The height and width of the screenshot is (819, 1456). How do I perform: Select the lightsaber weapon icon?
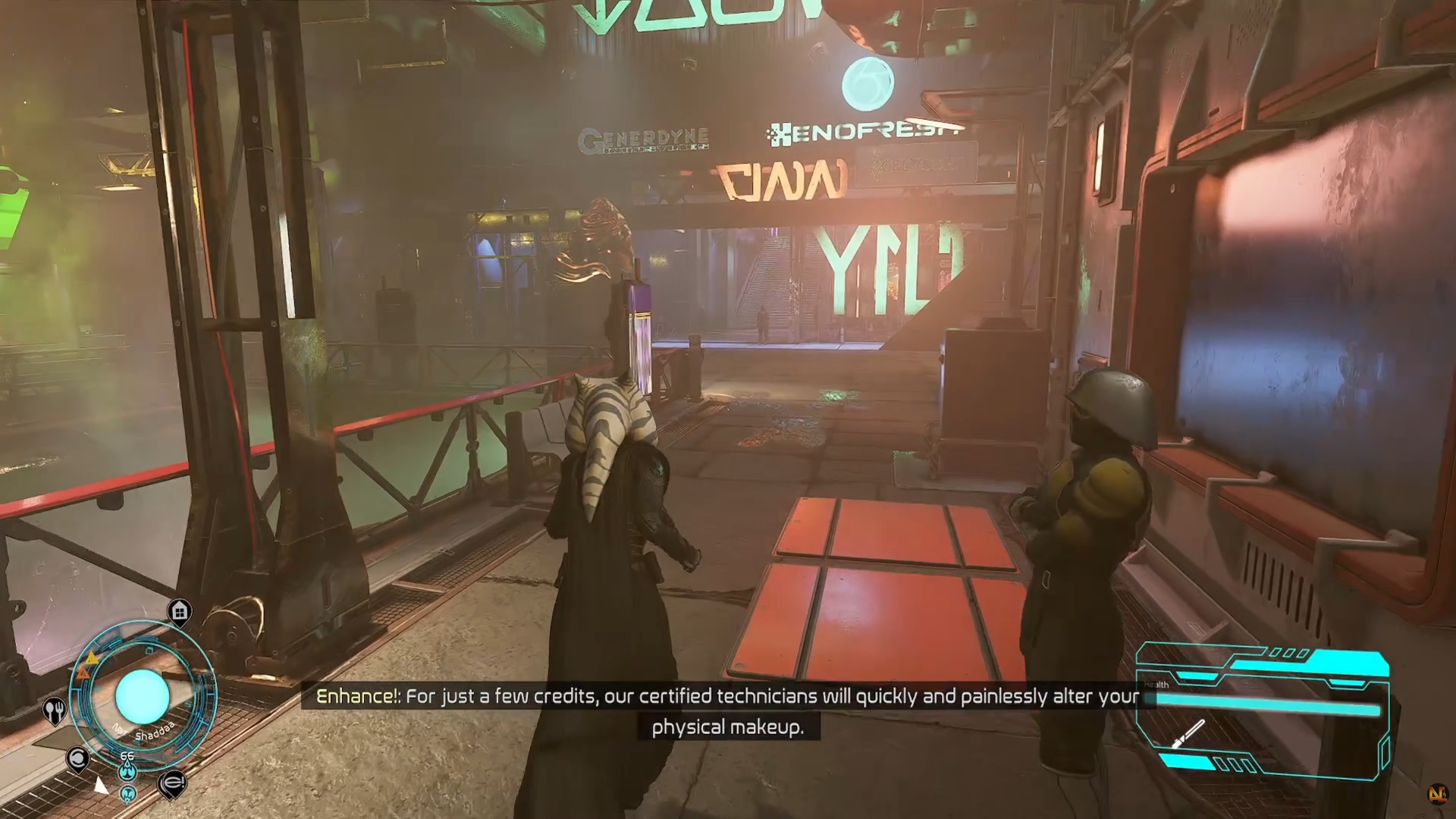1188,733
